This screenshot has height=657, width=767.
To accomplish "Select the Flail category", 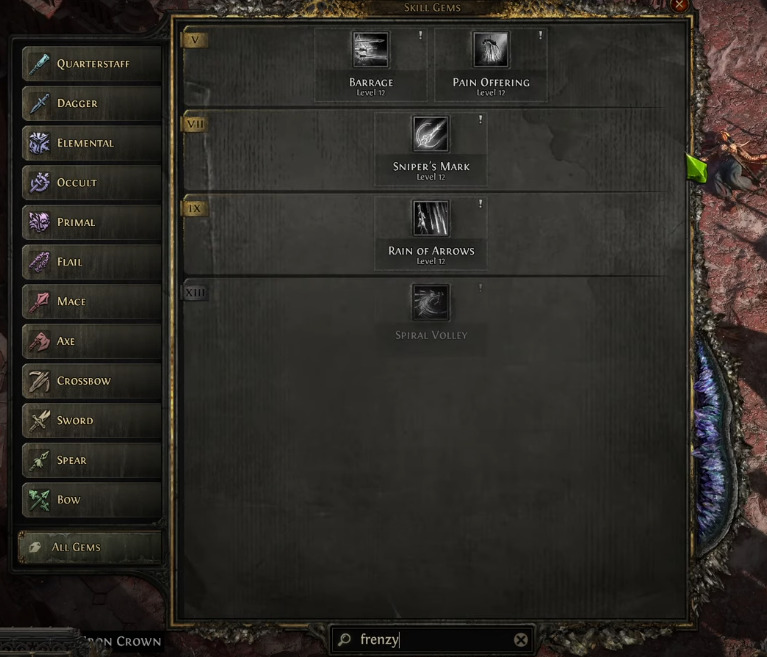I will [x=91, y=262].
